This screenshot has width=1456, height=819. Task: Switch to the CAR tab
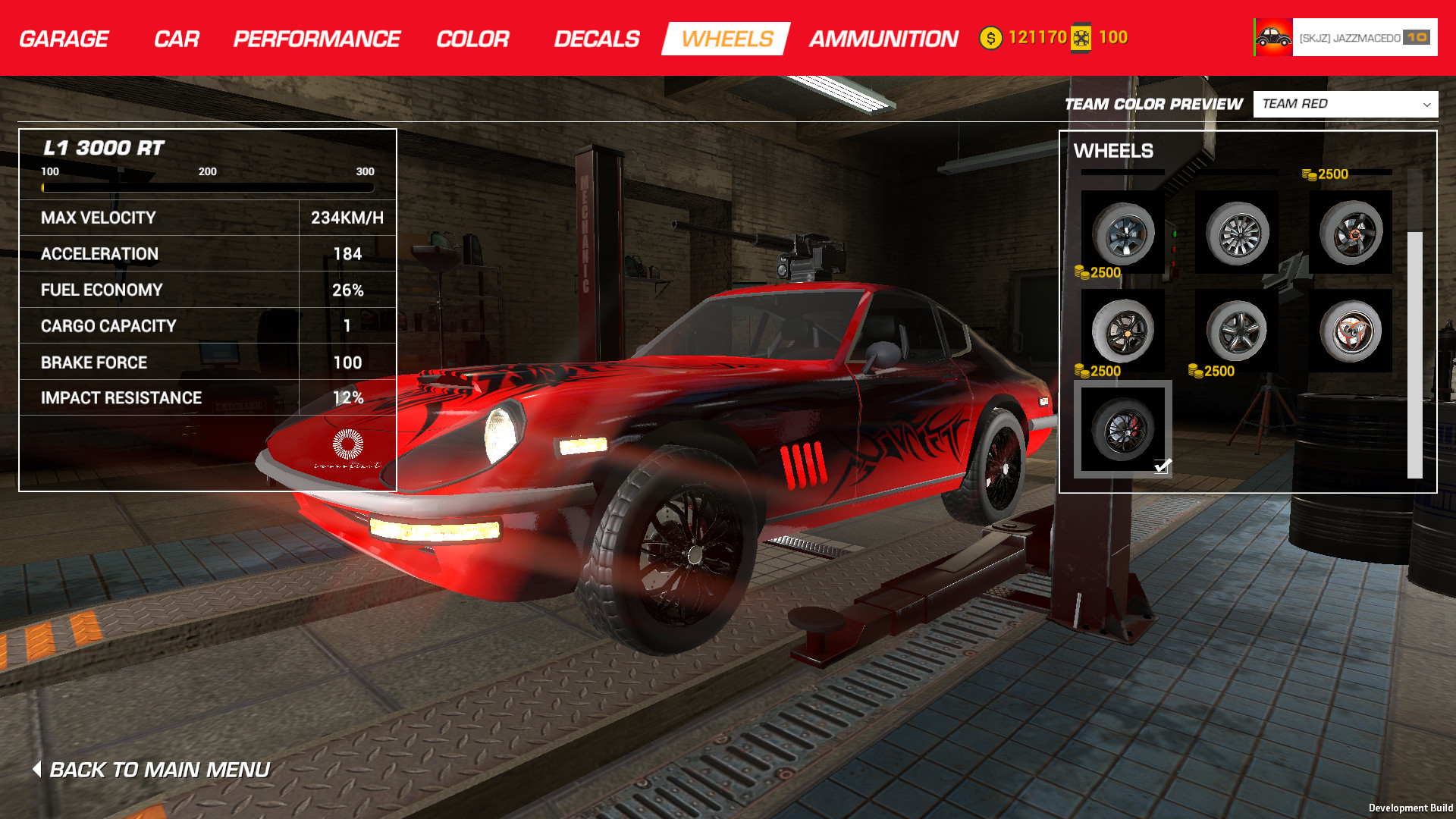[x=177, y=38]
